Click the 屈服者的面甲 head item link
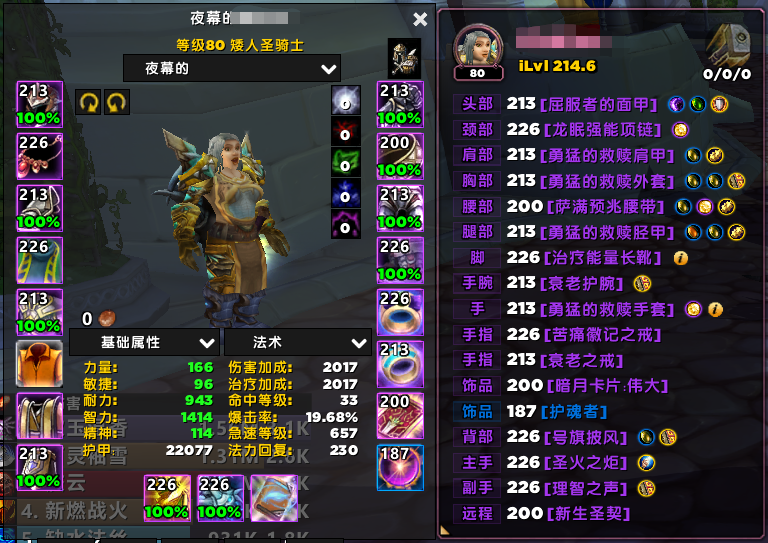768x543 pixels. [598, 103]
